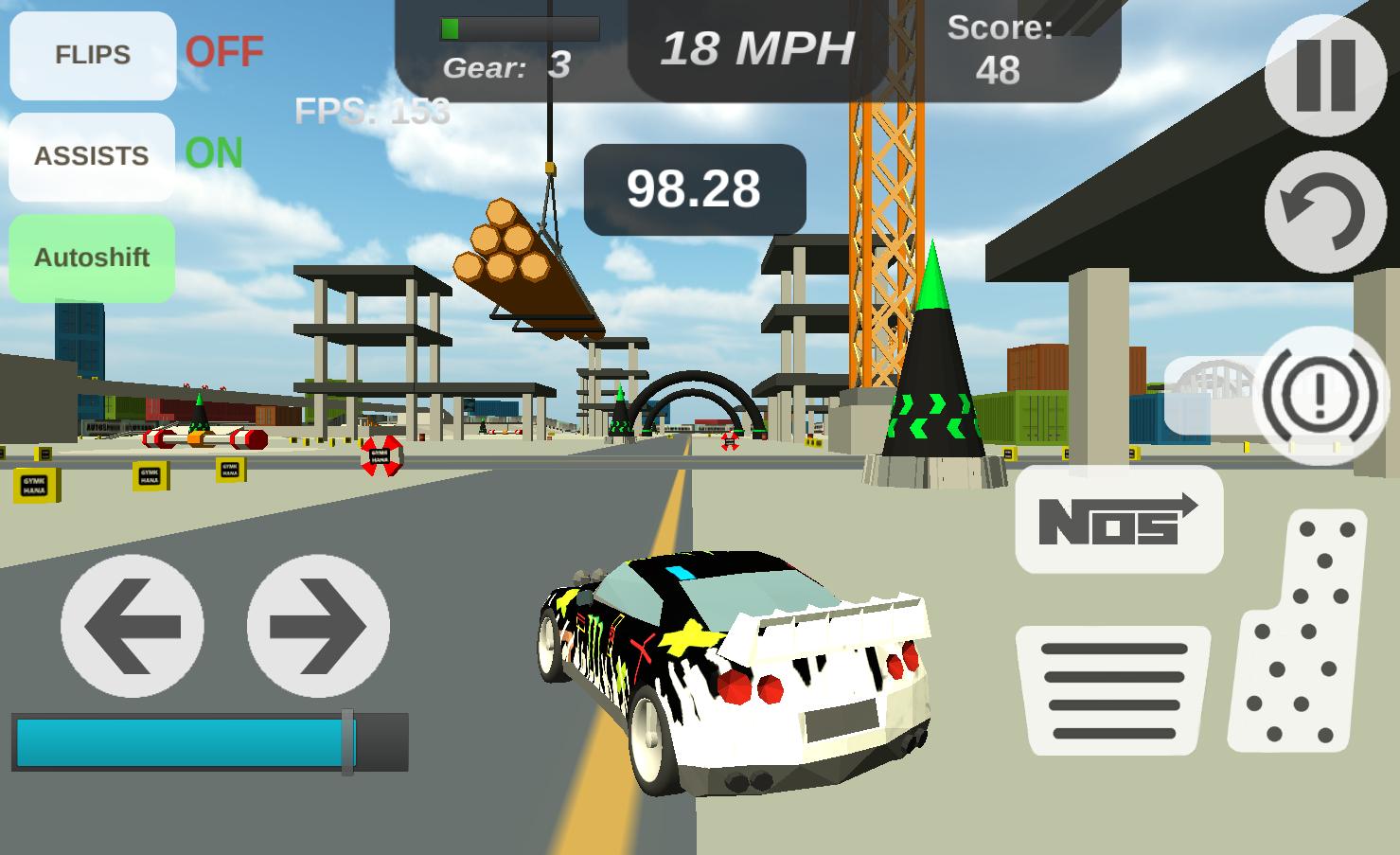Toggle the Autoshift setting
Screen dimensions: 1400x855
click(92, 257)
